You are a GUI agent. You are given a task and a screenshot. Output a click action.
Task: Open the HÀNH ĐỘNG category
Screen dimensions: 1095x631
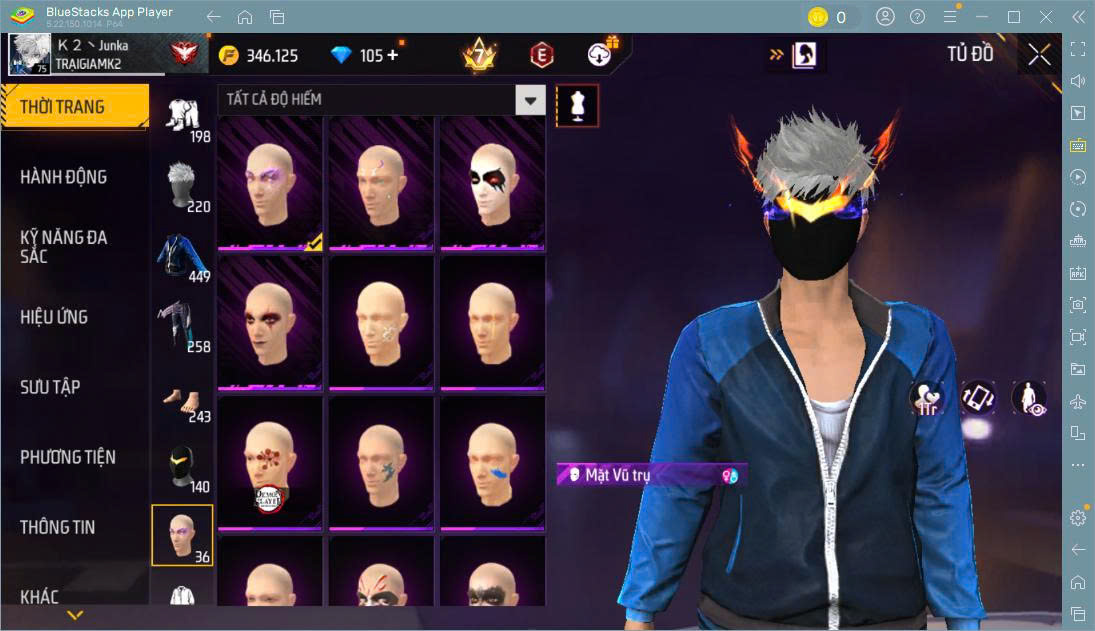(64, 177)
